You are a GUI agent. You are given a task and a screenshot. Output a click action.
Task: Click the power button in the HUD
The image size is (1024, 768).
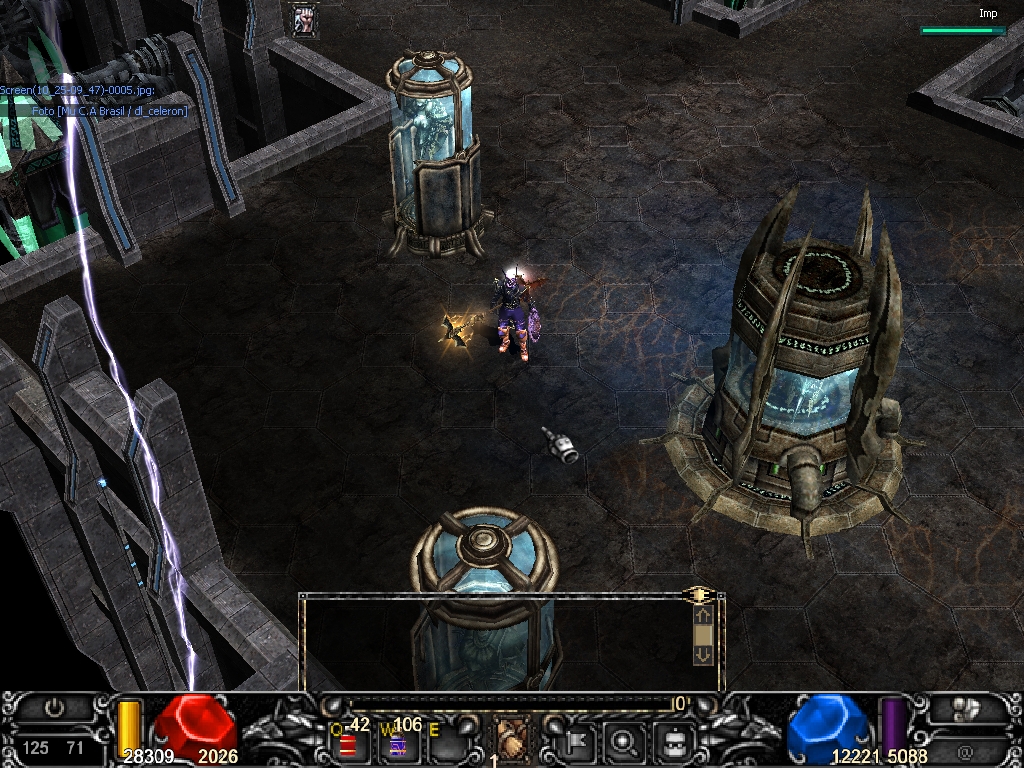pos(54,708)
